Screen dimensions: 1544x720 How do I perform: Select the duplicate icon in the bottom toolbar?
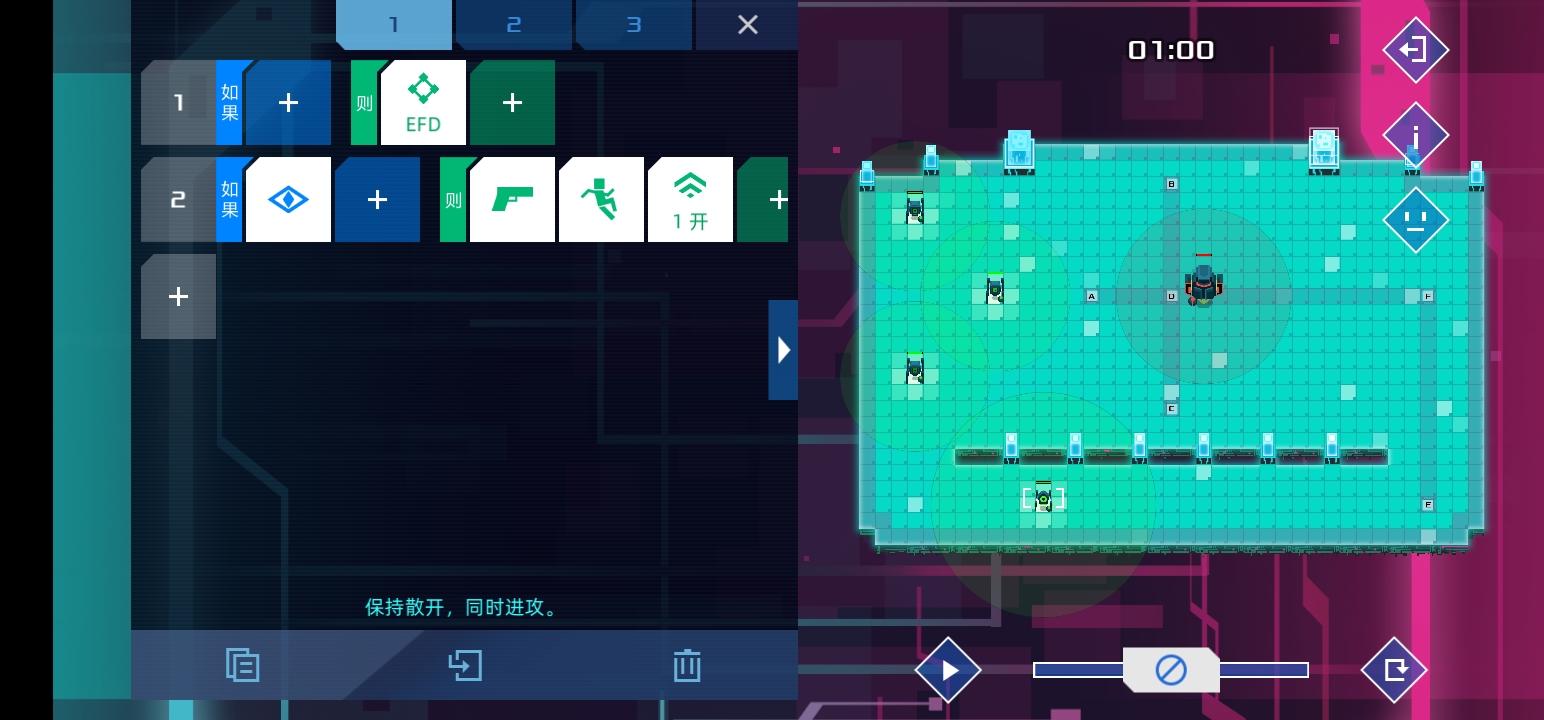click(x=242, y=664)
